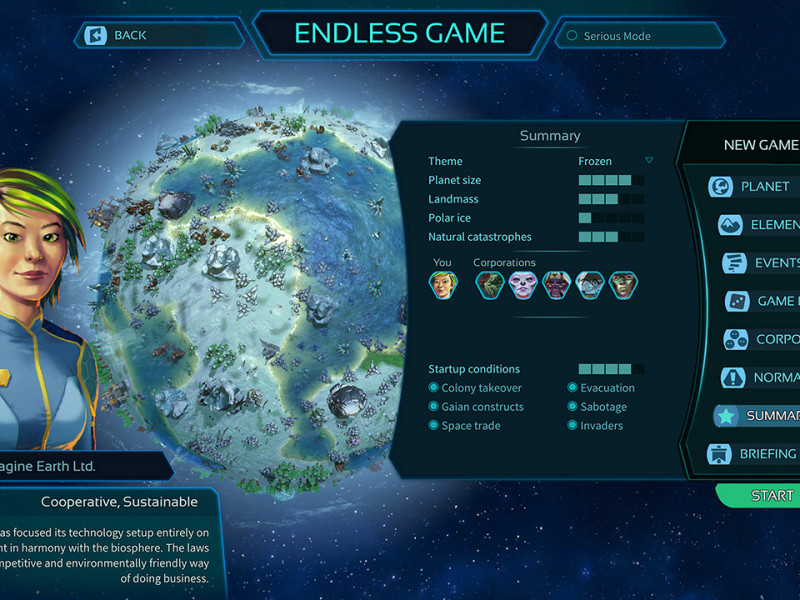The image size is (800, 600).
Task: Open the Frozen theme dropdown
Action: [648, 161]
